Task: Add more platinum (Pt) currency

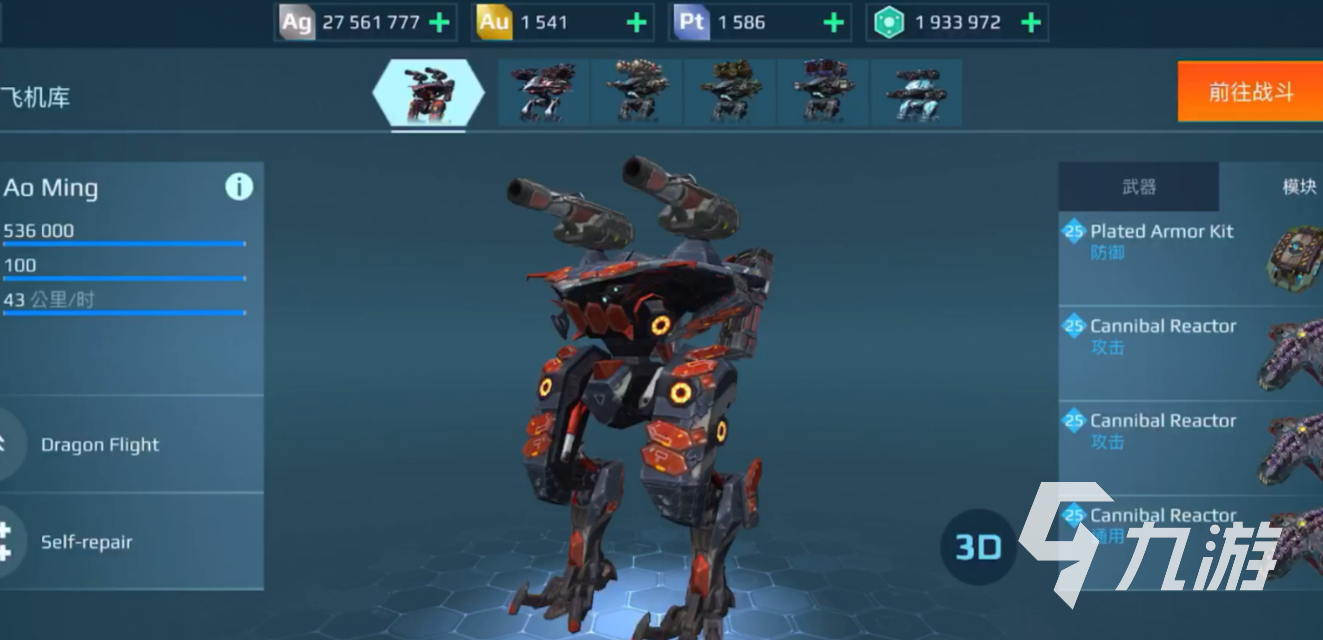Action: (833, 22)
